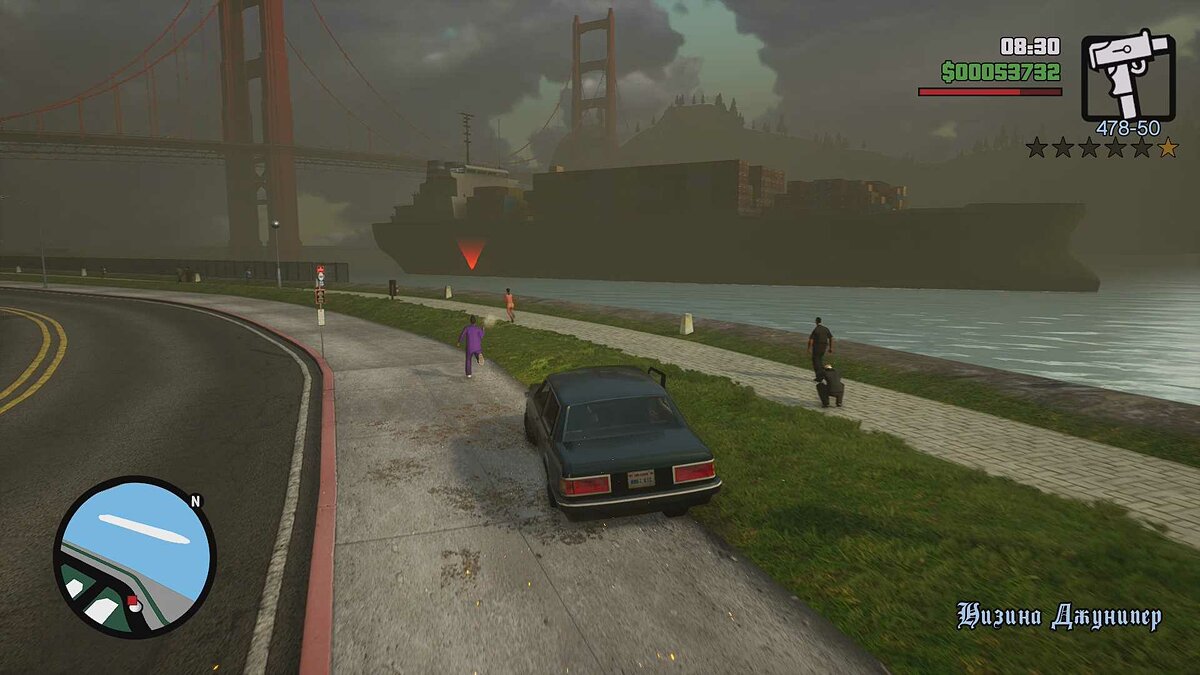Click the north marker on the minimap
Screen dimensions: 1200x675
click(x=195, y=501)
